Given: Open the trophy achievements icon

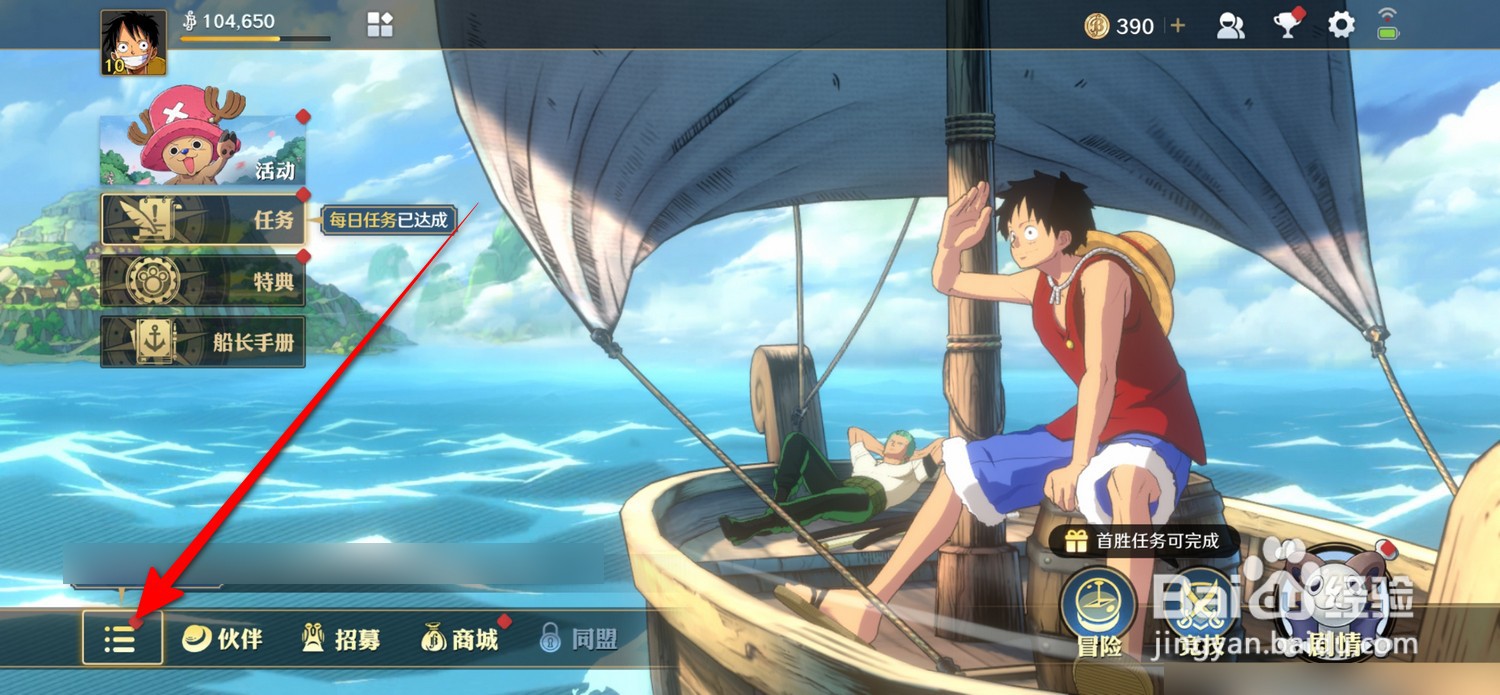Looking at the screenshot, I should pyautogui.click(x=1286, y=26).
